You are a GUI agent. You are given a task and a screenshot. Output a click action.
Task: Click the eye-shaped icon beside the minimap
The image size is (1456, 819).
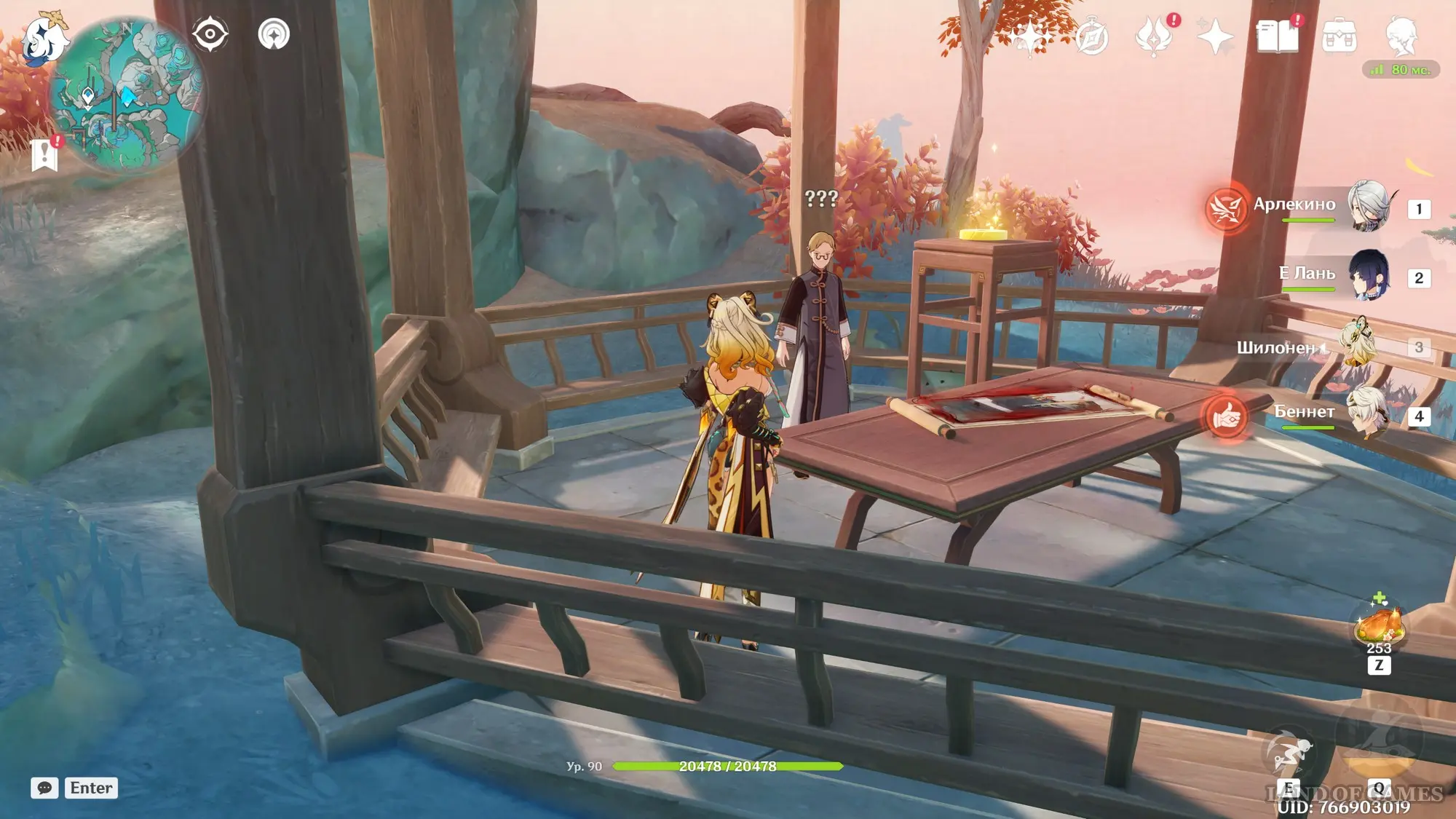210,34
